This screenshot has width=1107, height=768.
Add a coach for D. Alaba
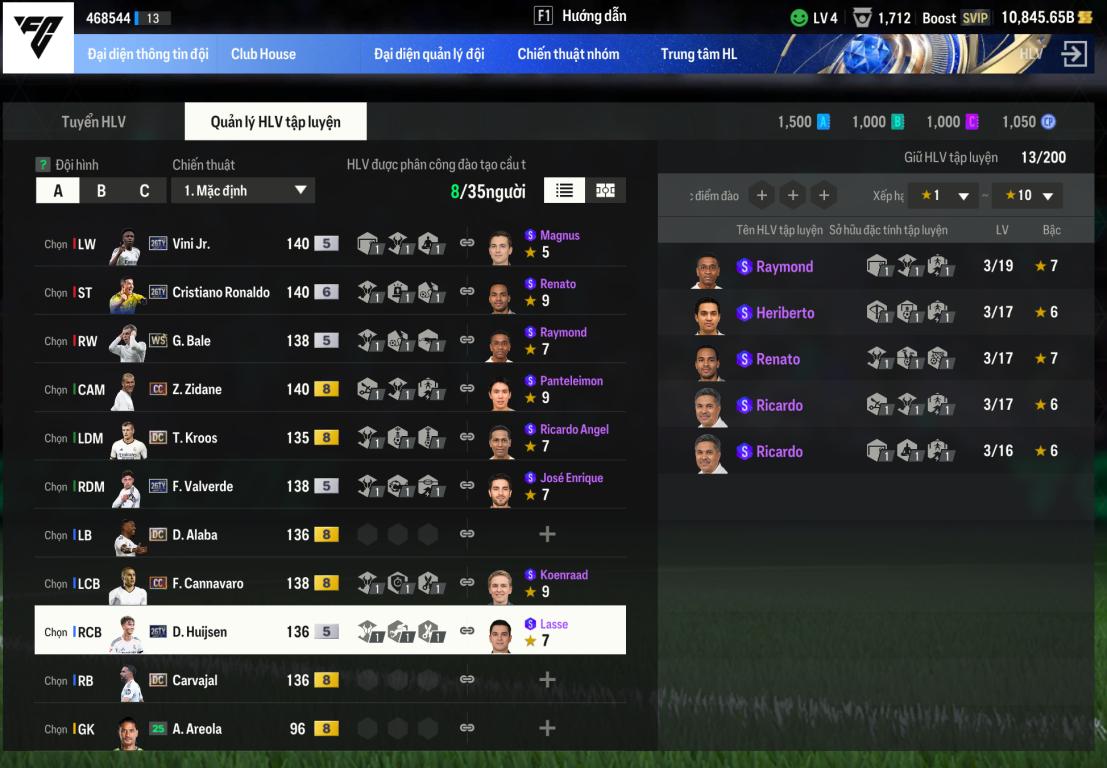pos(547,535)
